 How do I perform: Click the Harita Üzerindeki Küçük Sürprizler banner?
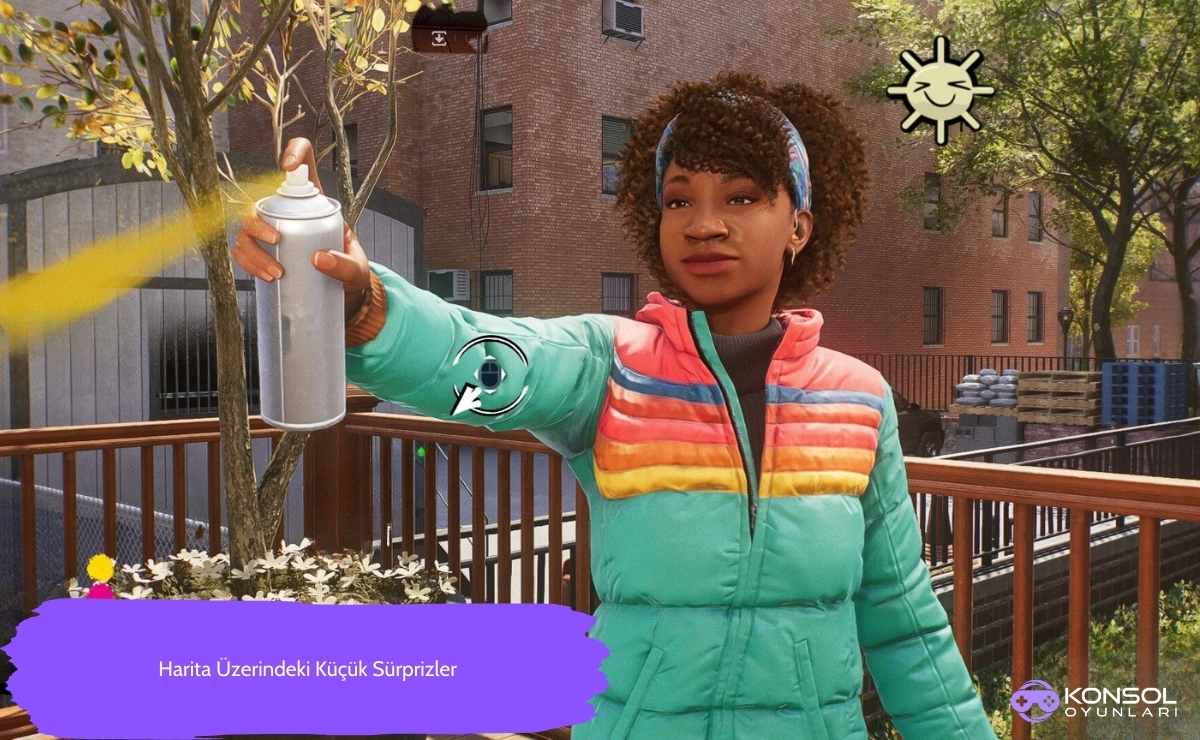[307, 669]
